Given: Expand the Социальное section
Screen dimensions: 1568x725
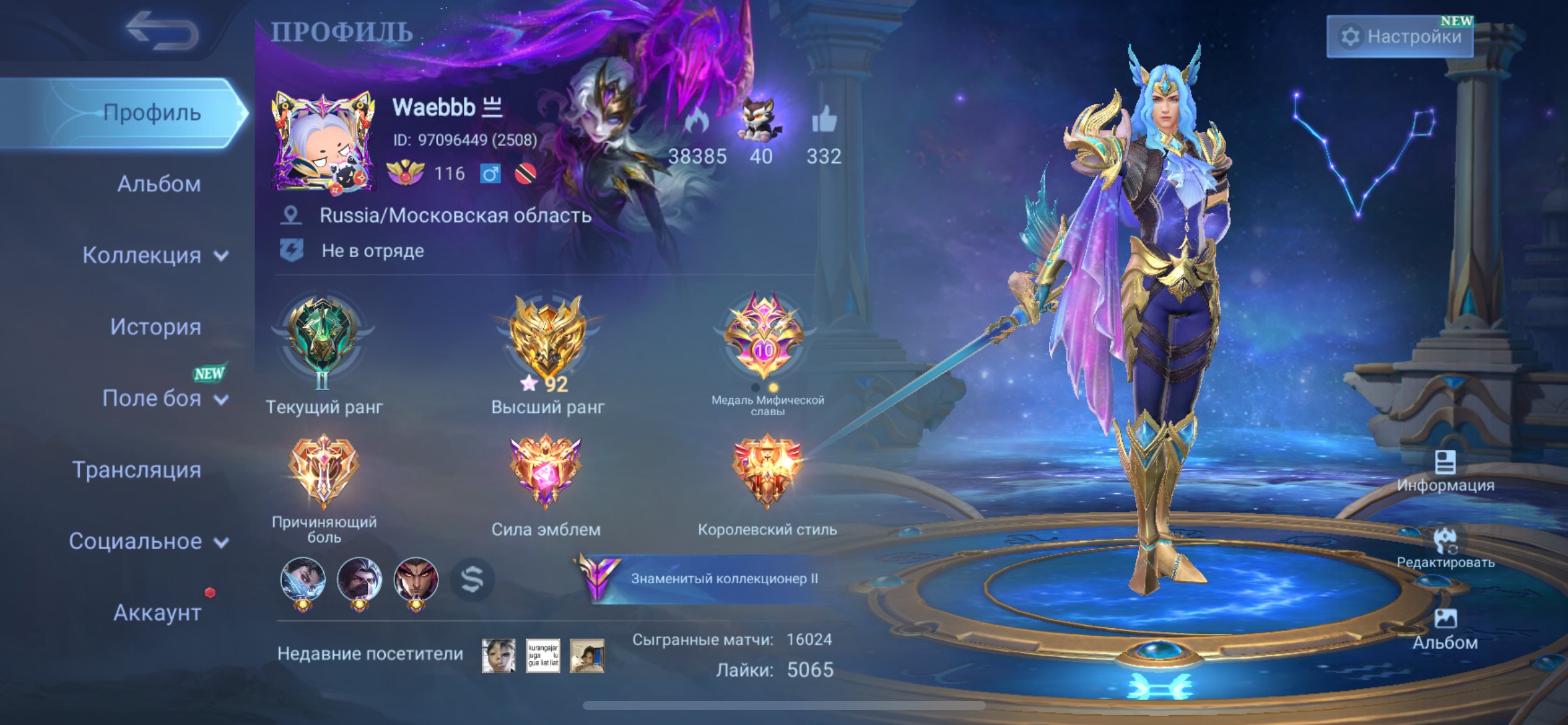Looking at the screenshot, I should 150,541.
